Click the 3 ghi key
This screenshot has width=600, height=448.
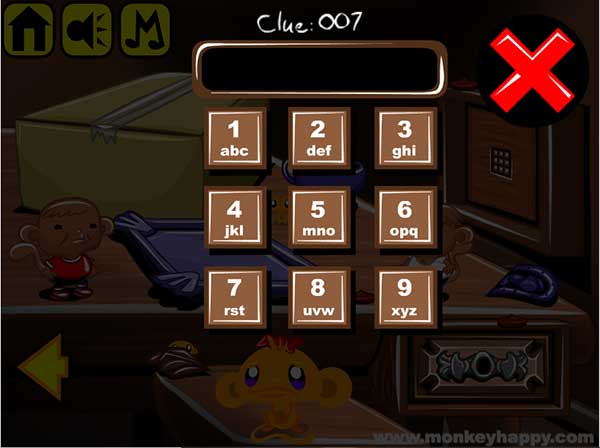(405, 139)
